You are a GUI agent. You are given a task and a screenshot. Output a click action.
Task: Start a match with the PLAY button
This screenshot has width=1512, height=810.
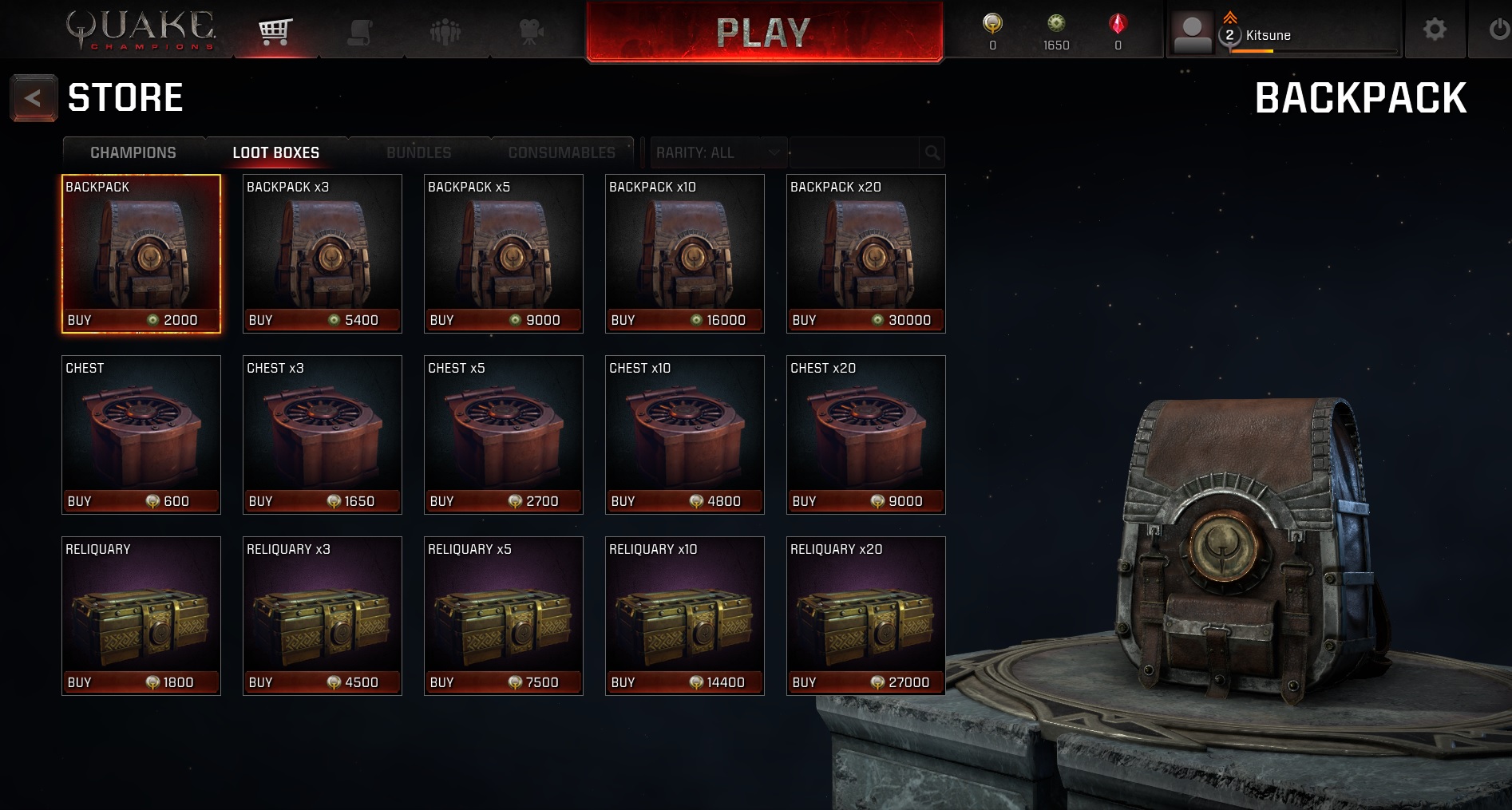coord(764,32)
